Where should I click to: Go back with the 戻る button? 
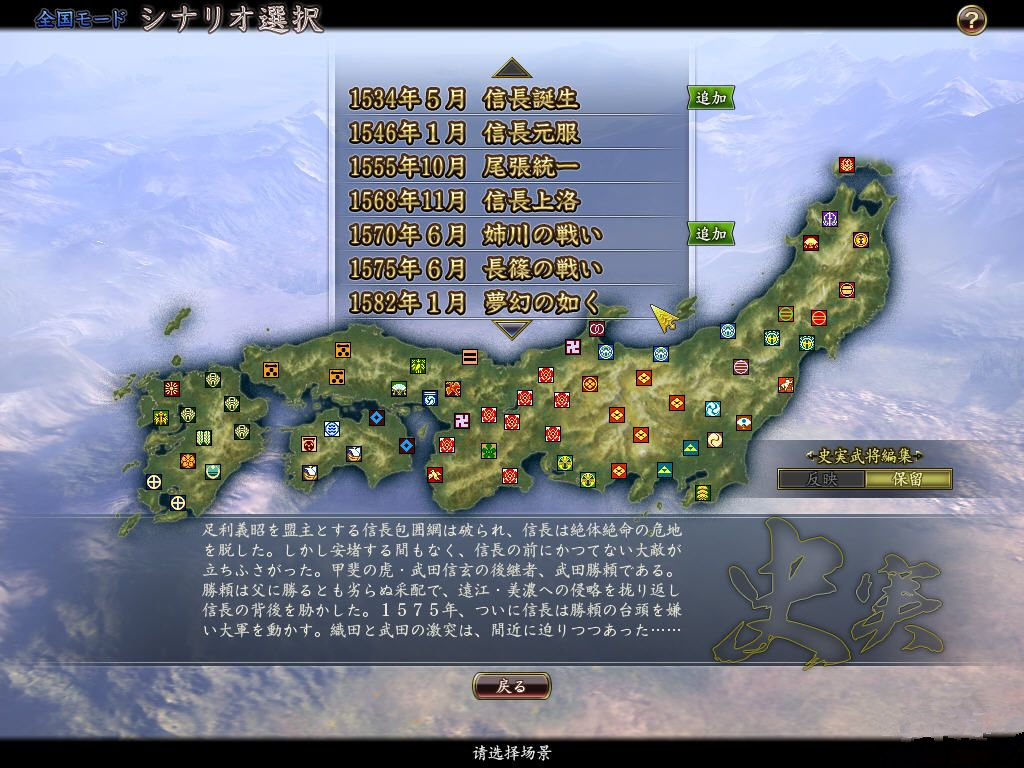tap(511, 686)
